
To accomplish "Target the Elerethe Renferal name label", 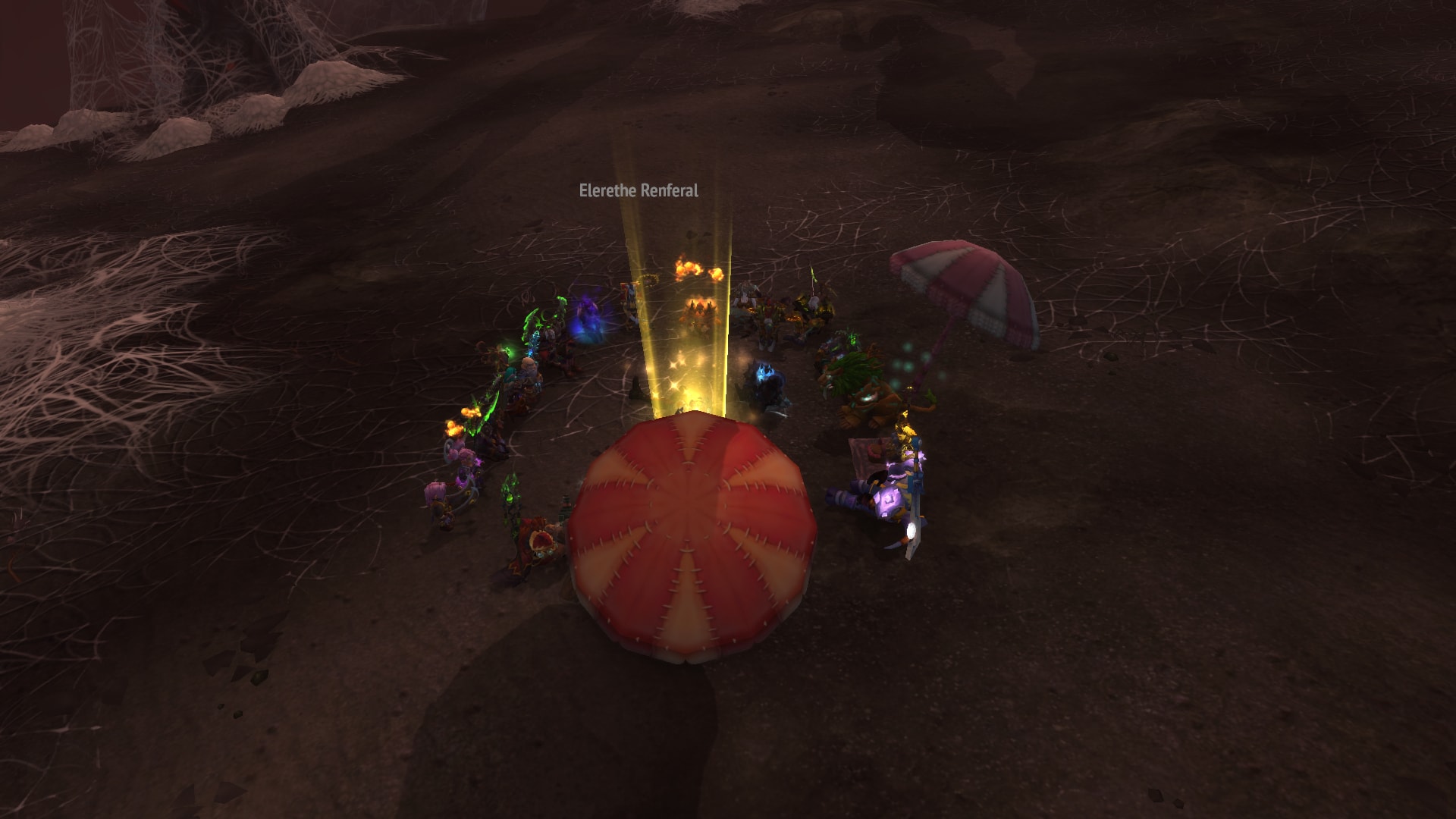I will coord(639,191).
